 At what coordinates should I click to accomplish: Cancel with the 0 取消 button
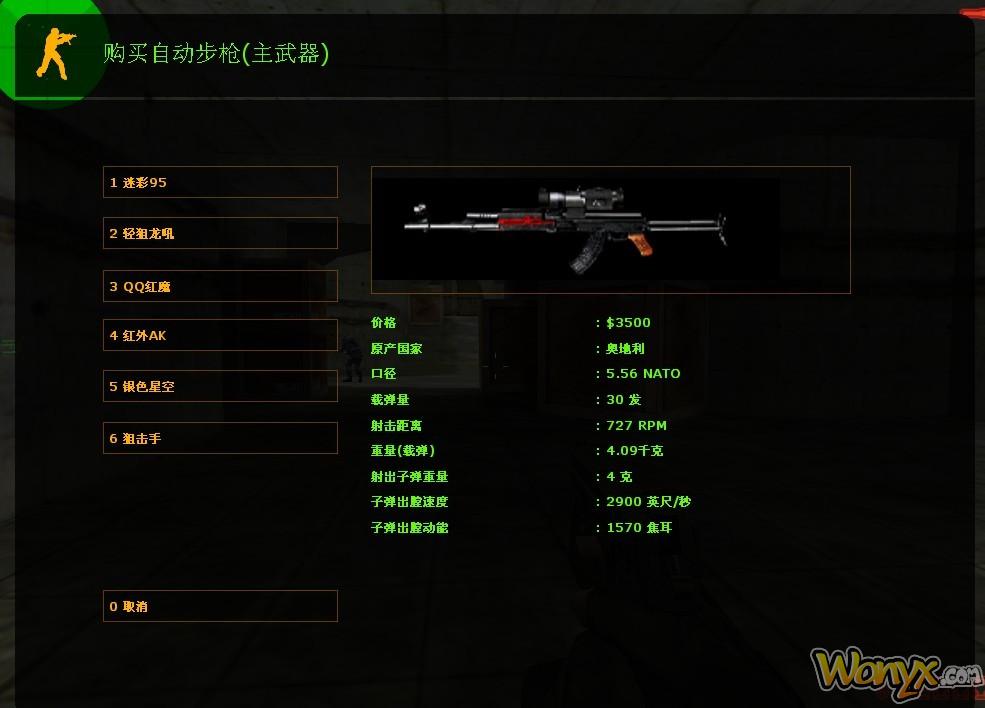coord(220,606)
